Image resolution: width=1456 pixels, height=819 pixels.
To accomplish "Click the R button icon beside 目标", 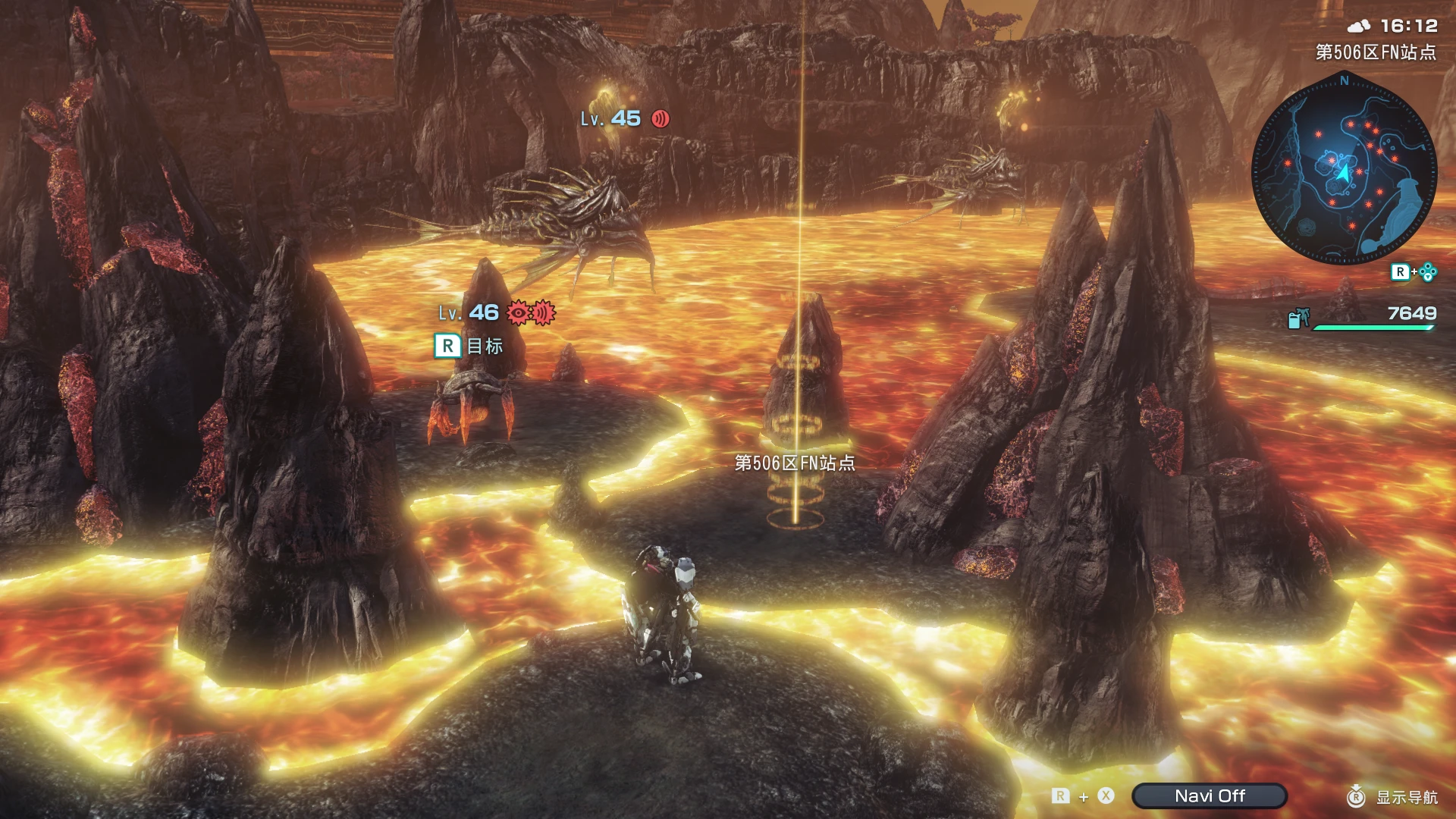I will click(x=449, y=345).
